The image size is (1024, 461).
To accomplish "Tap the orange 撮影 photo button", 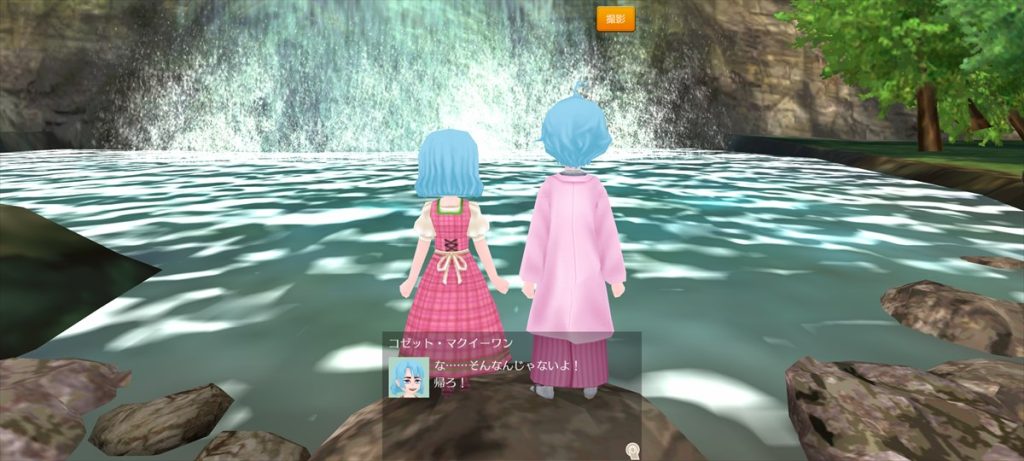I will coord(615,18).
